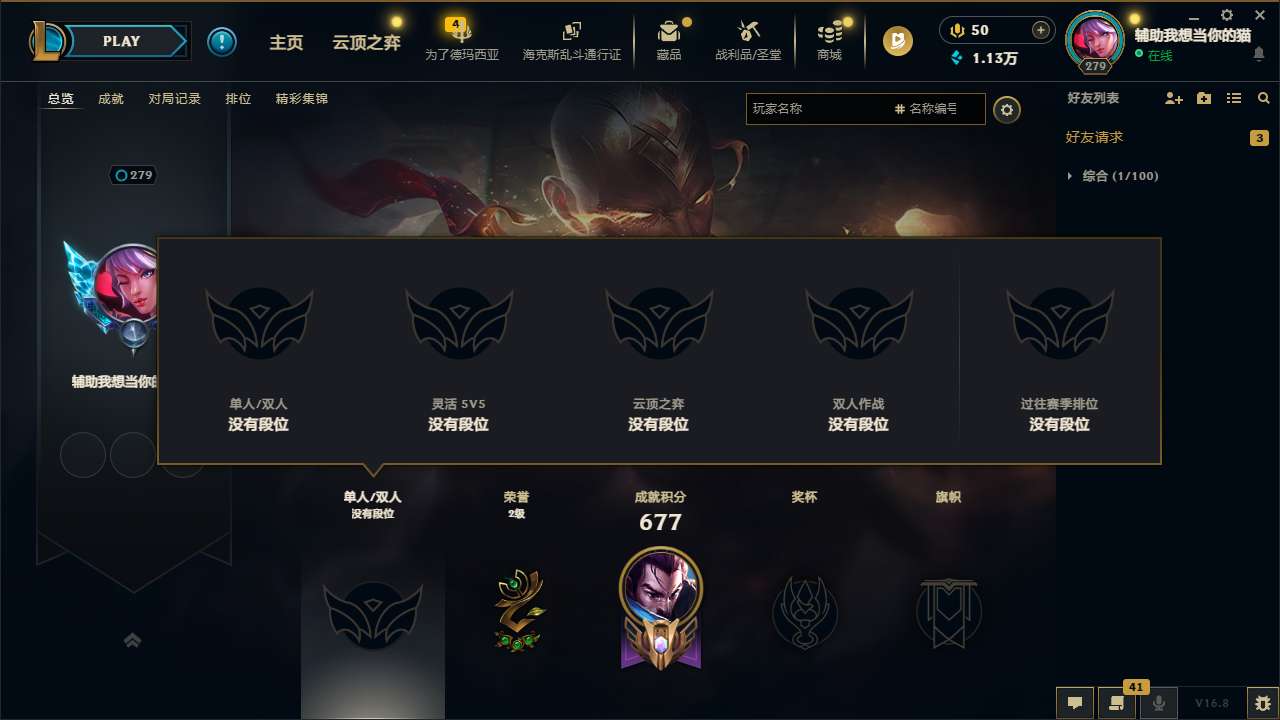Toggle friend list view with the list icon

(x=1235, y=98)
